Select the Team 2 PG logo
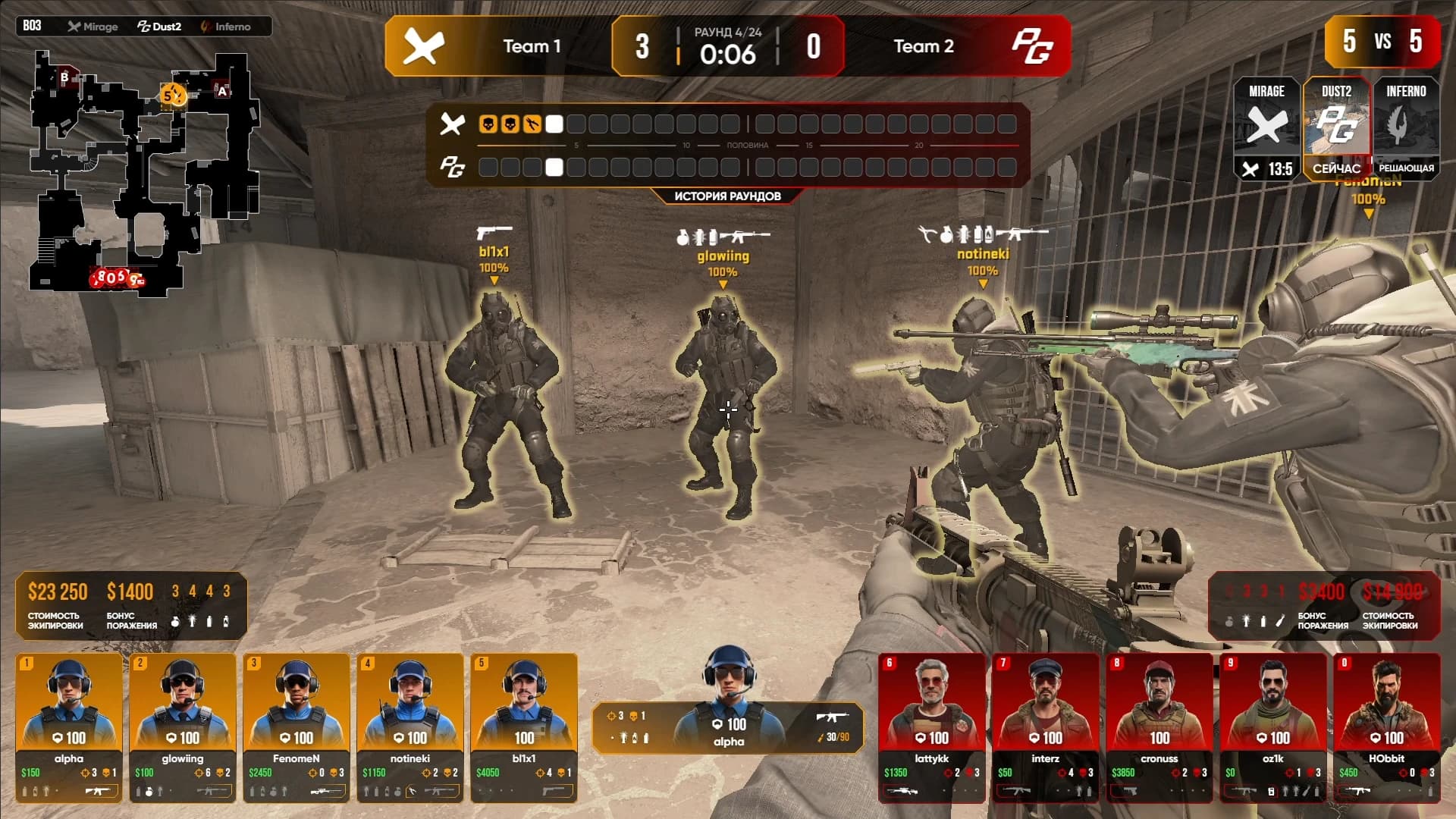1456x819 pixels. (x=1032, y=46)
